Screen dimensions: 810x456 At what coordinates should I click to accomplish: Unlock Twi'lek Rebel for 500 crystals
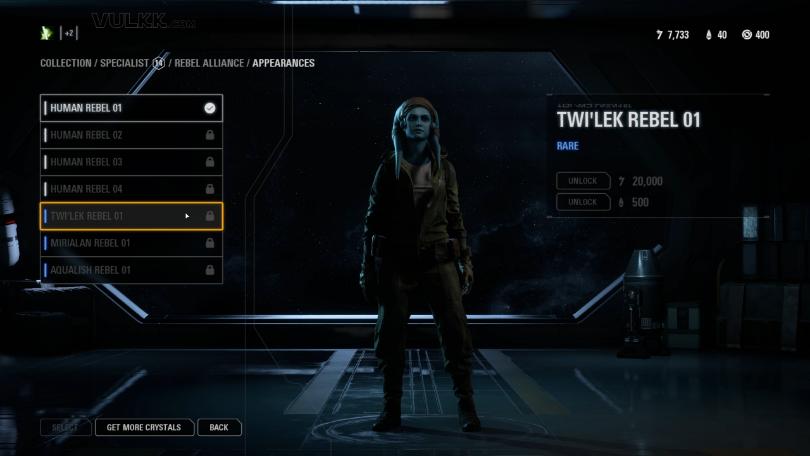[x=582, y=202]
